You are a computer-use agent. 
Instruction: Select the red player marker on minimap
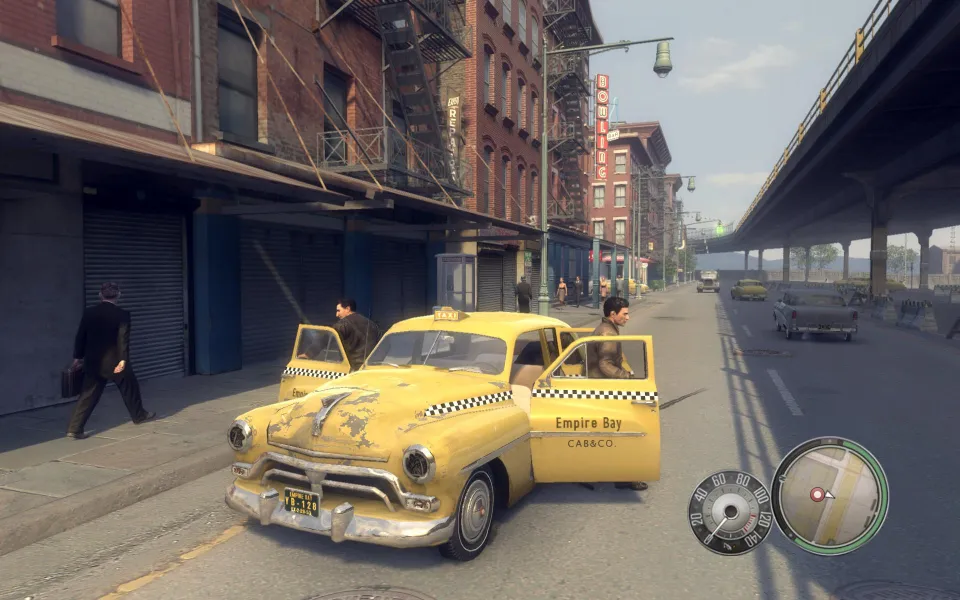[818, 494]
